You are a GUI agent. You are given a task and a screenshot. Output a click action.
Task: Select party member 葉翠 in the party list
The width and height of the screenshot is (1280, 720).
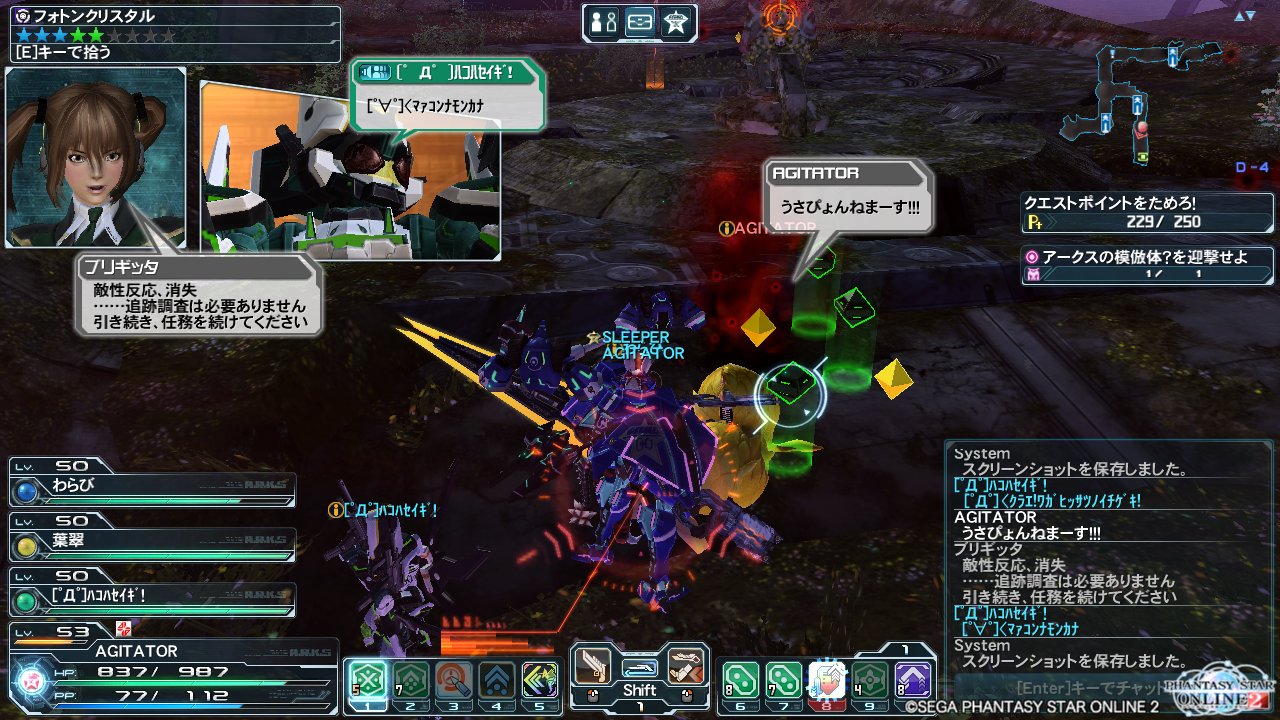pos(152,545)
